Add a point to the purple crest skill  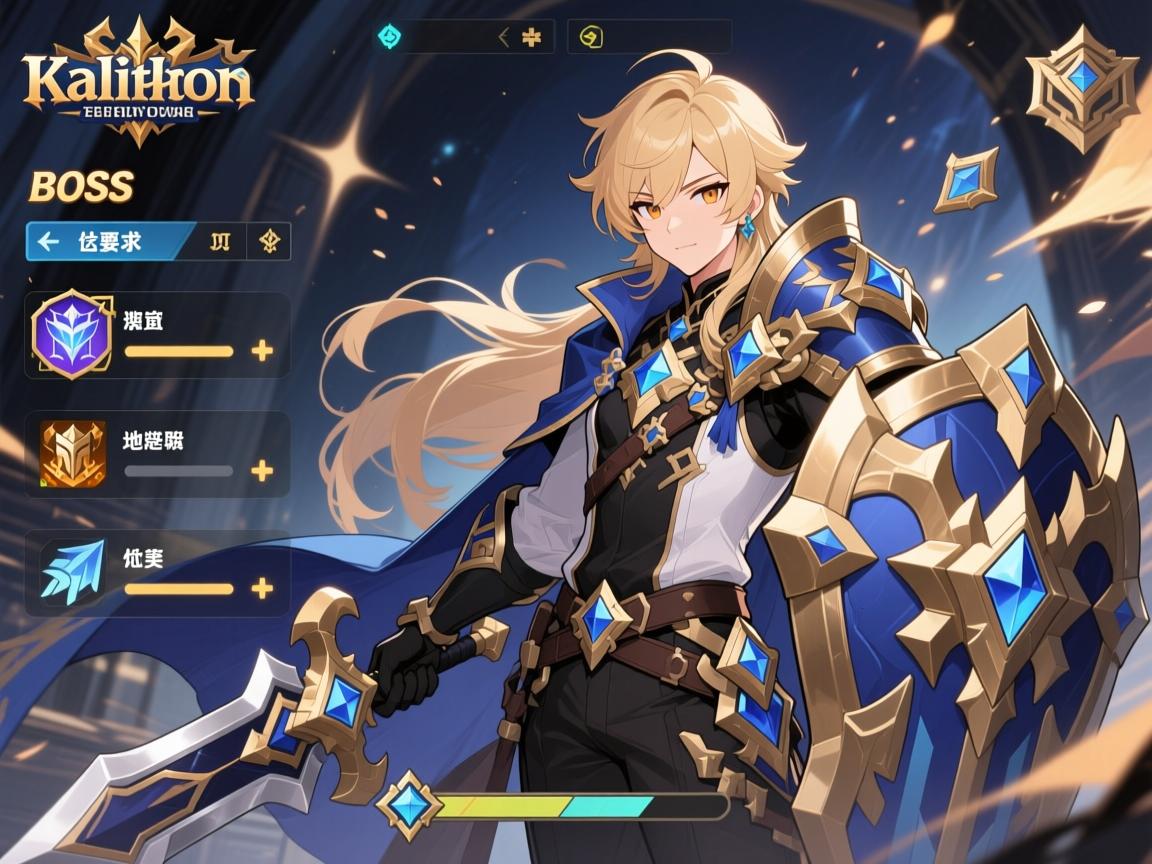tap(262, 351)
